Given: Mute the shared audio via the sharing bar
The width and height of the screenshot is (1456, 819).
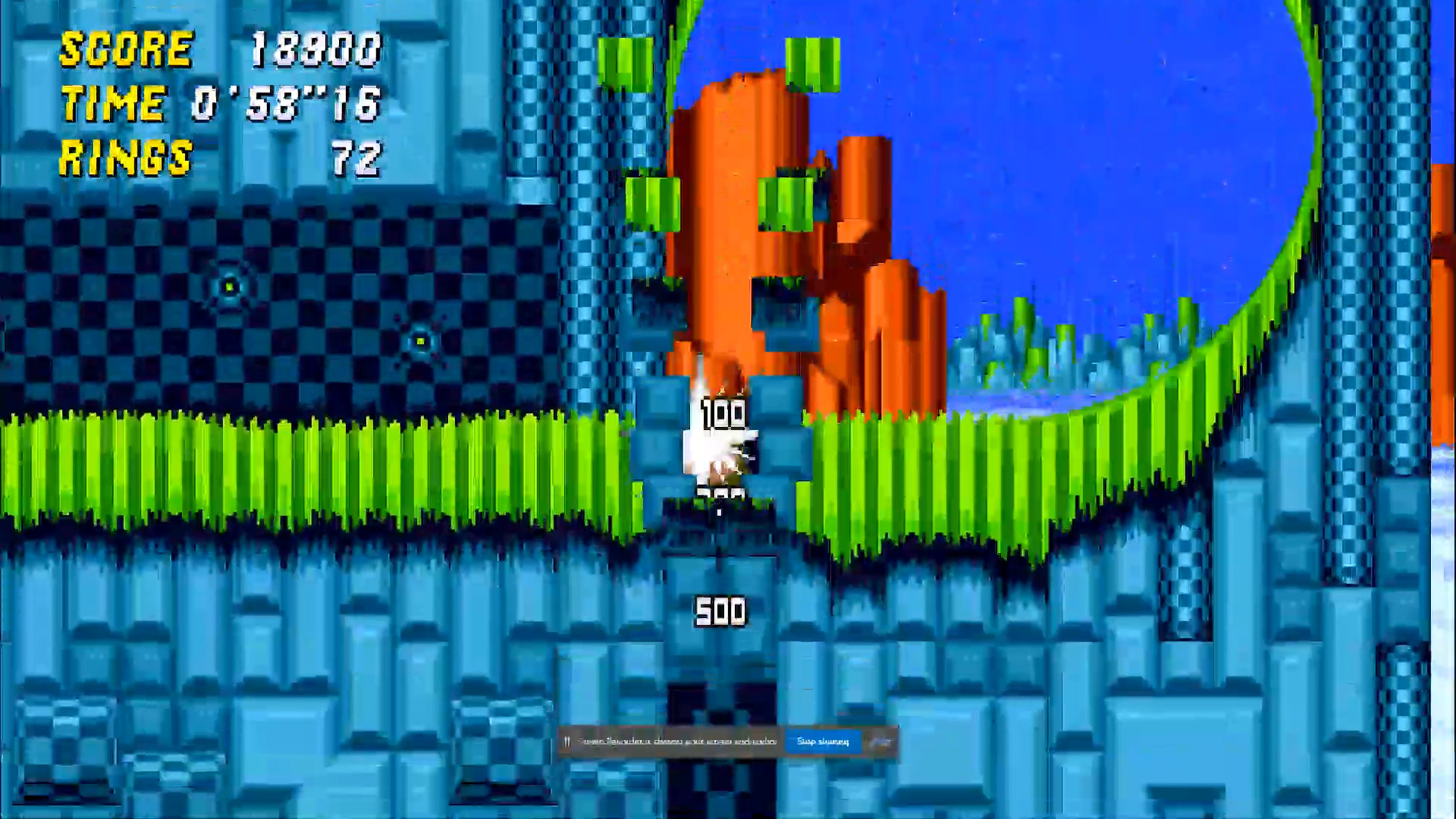Looking at the screenshot, I should [567, 741].
